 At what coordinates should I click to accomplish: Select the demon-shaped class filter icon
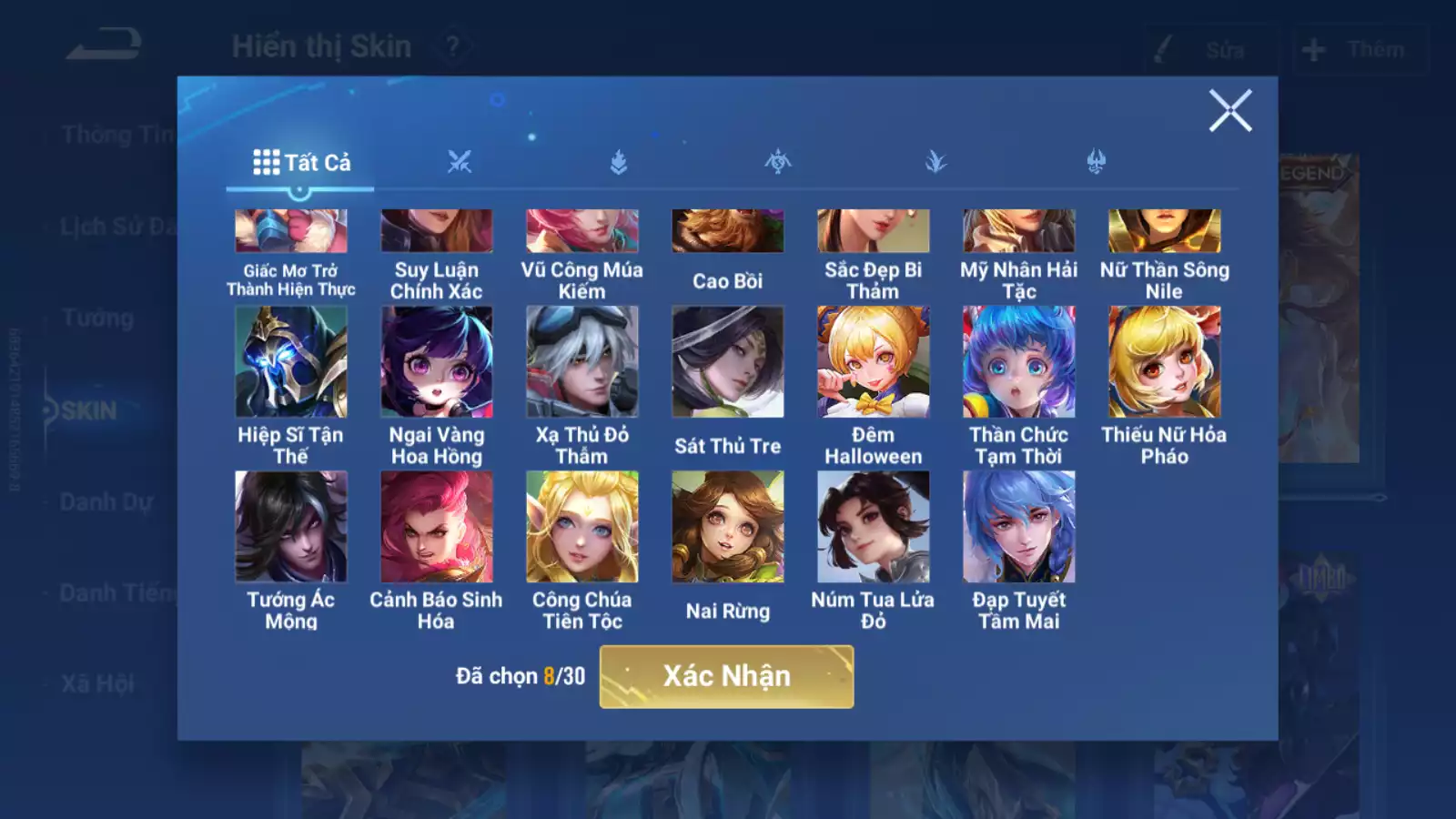pyautogui.click(x=1095, y=161)
